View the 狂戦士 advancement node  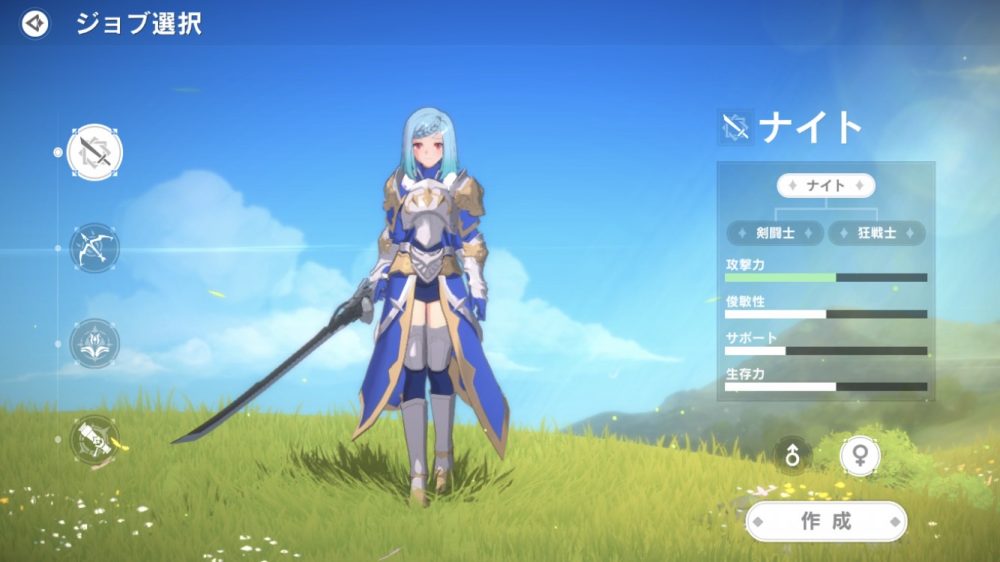coord(877,233)
